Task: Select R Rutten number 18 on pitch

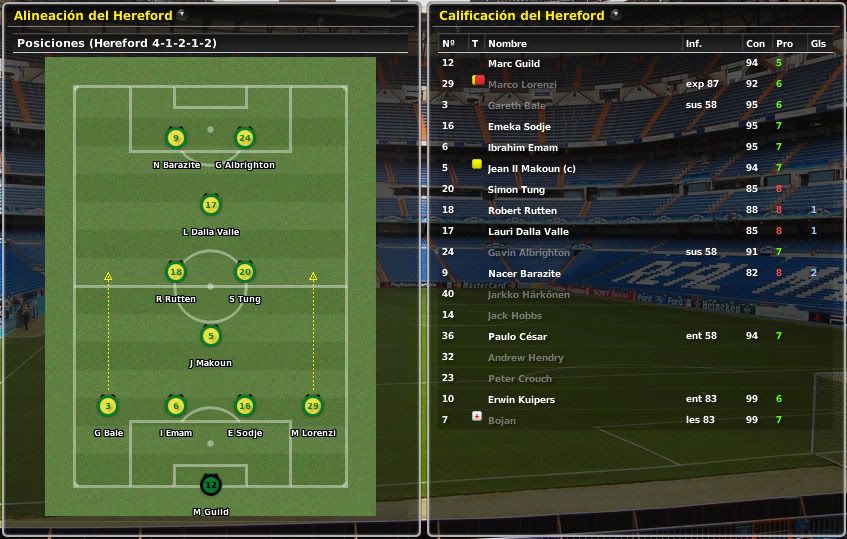Action: (x=176, y=272)
